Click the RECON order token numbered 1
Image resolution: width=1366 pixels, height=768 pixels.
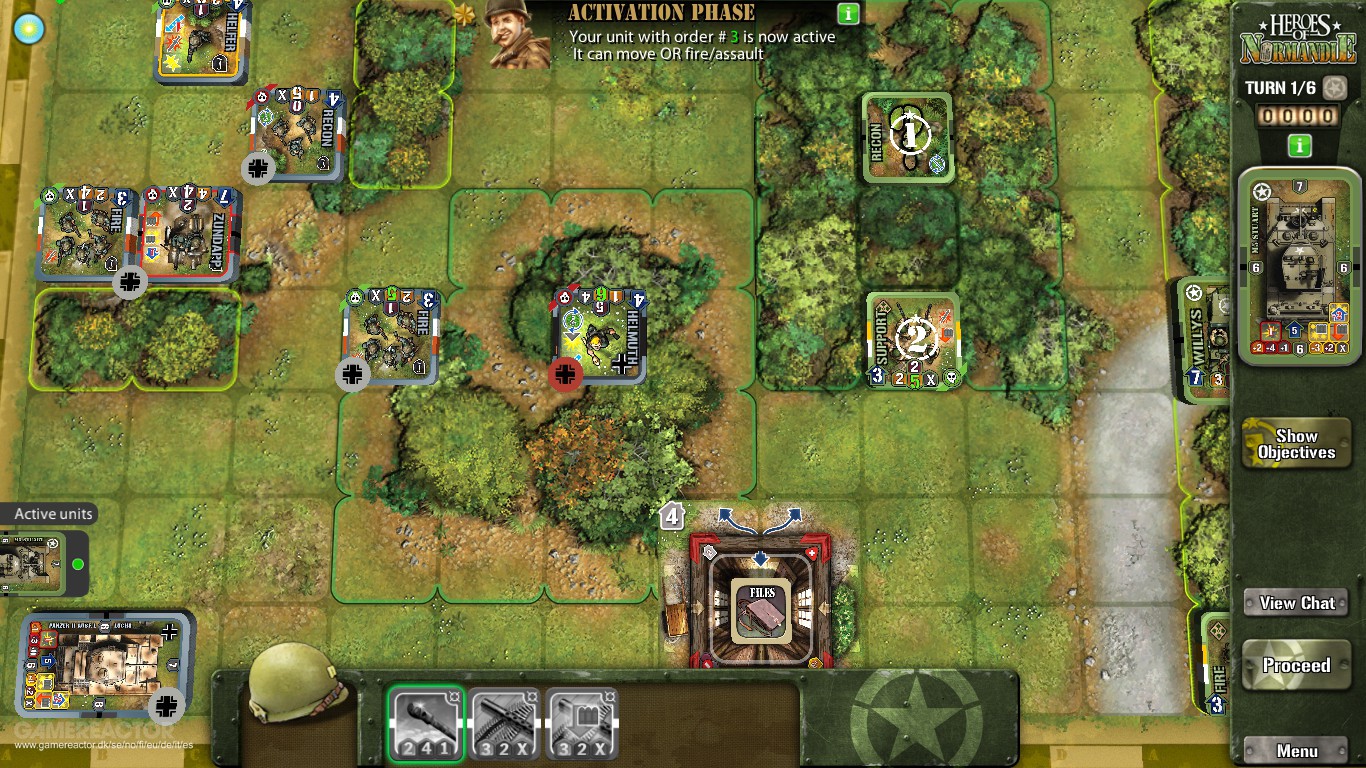(907, 137)
